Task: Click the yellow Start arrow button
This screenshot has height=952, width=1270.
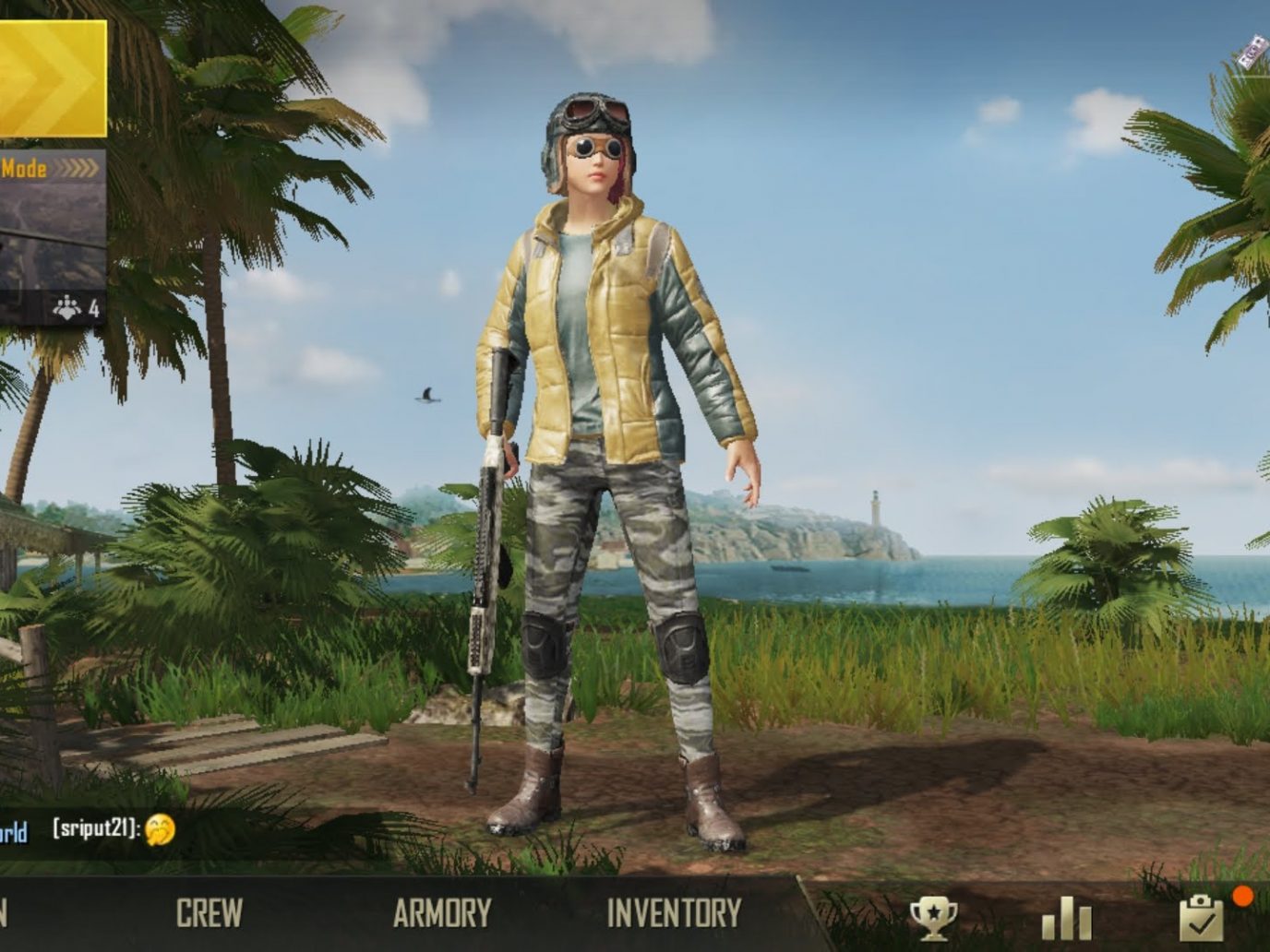Action: pyautogui.click(x=51, y=78)
